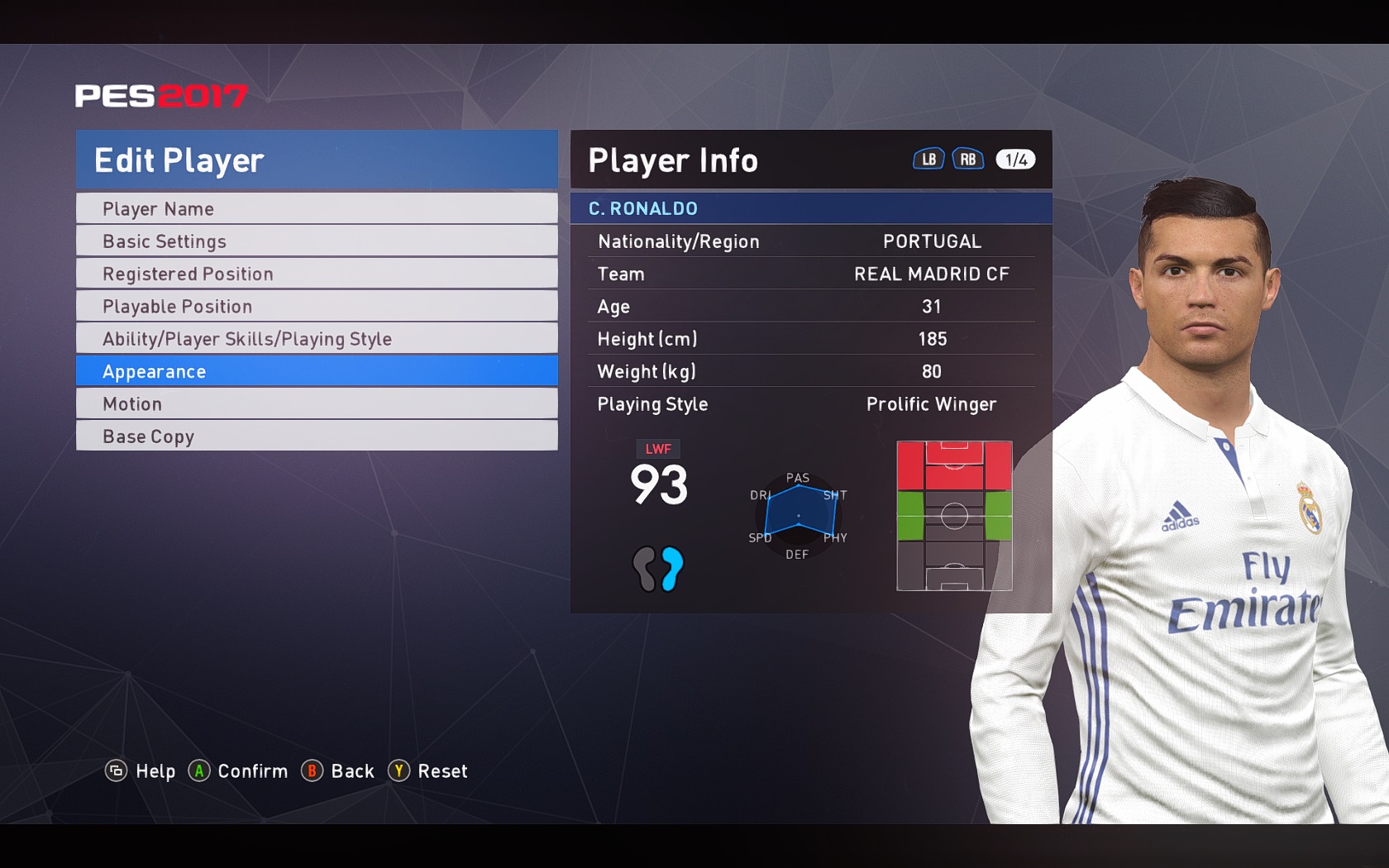The image size is (1389, 868).
Task: Choose the Motion menu item
Action: tap(317, 404)
